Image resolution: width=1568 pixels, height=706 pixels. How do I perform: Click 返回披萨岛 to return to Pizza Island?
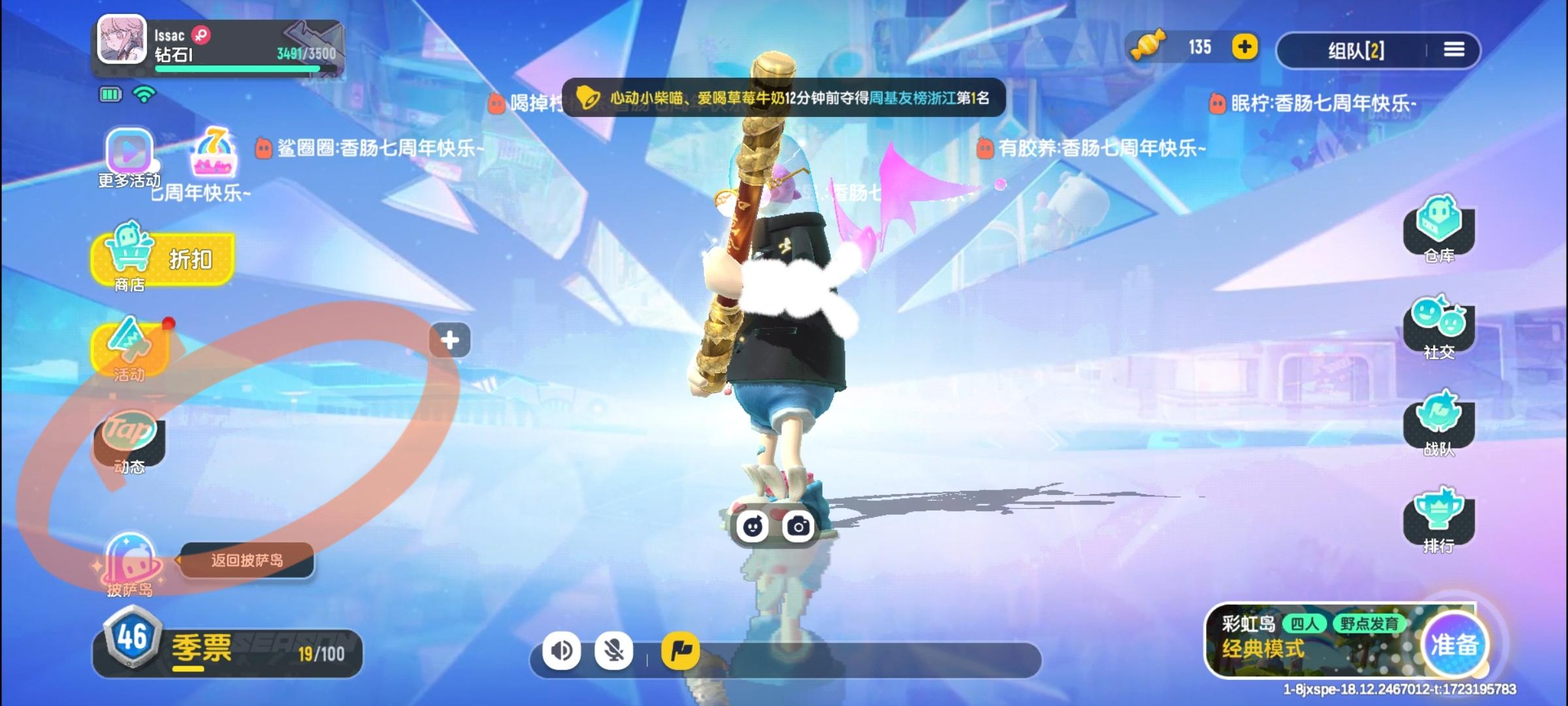[x=247, y=562]
